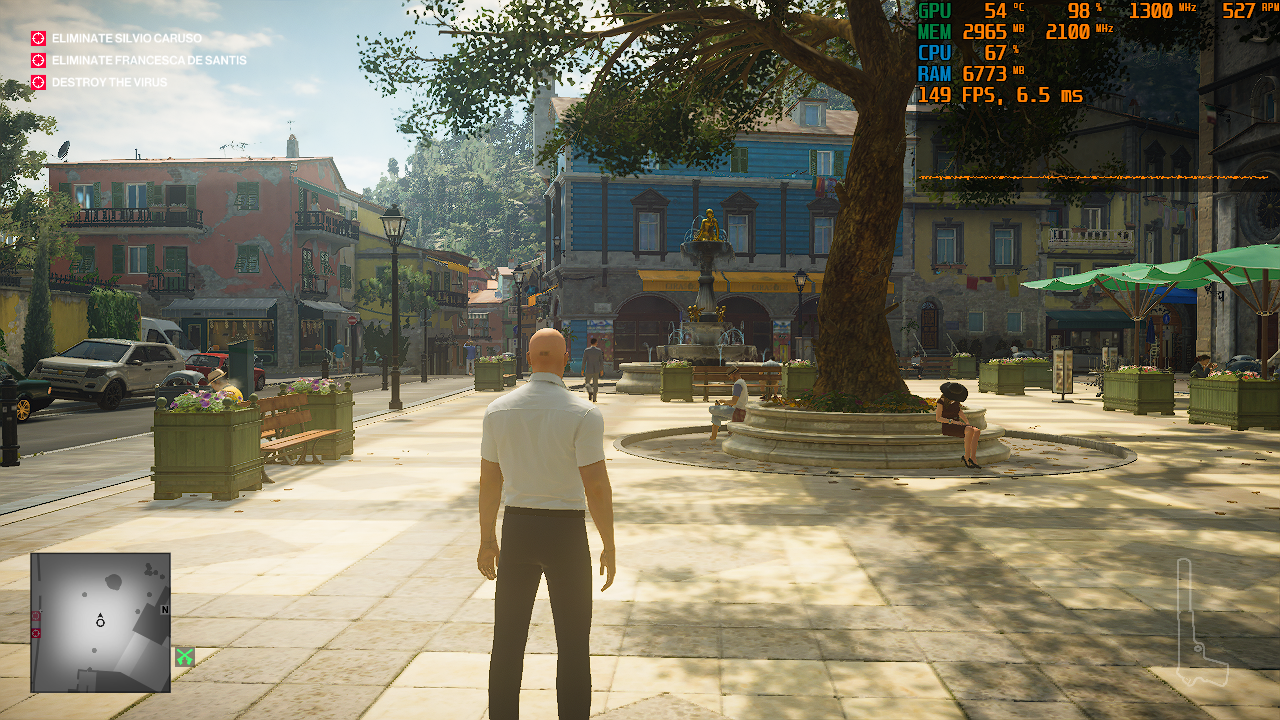
Task: Open the minimap
Action: [x=100, y=622]
